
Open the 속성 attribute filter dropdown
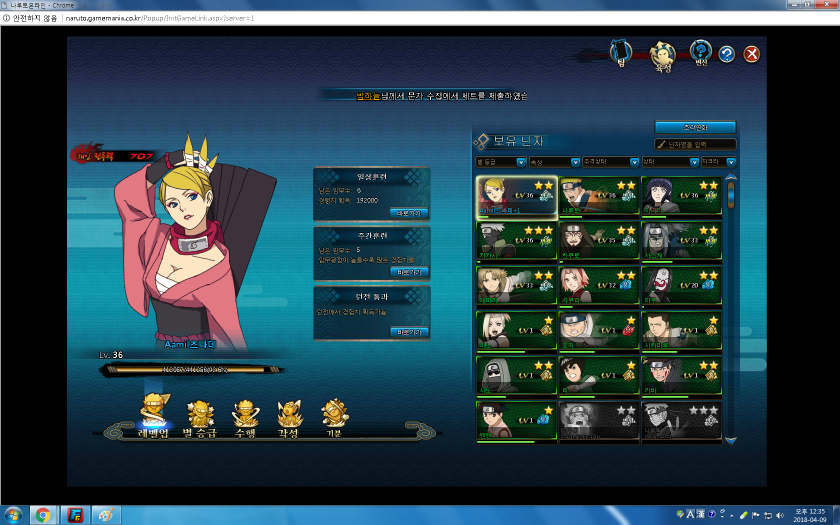point(554,162)
